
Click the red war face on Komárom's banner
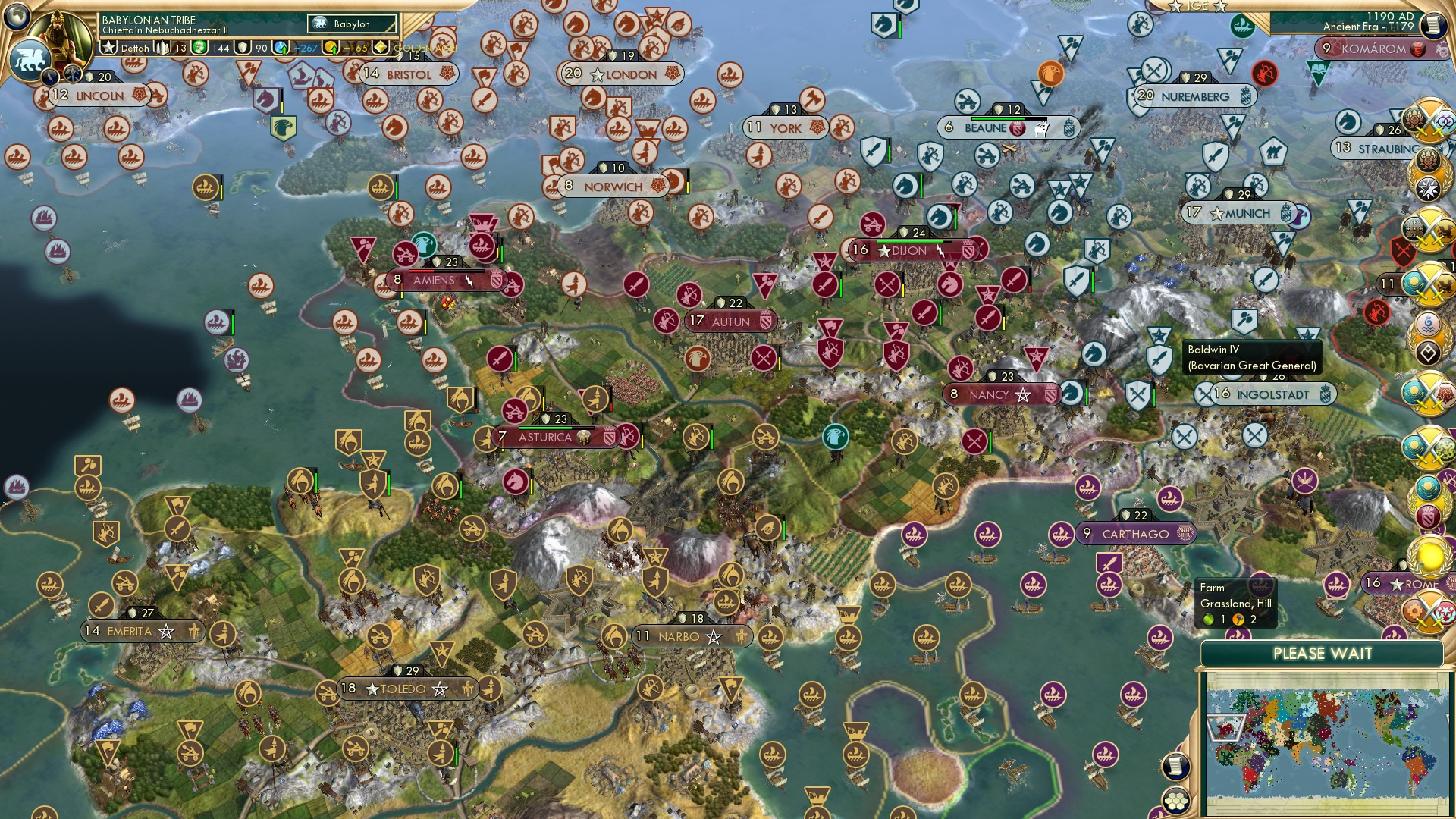coord(1417,49)
